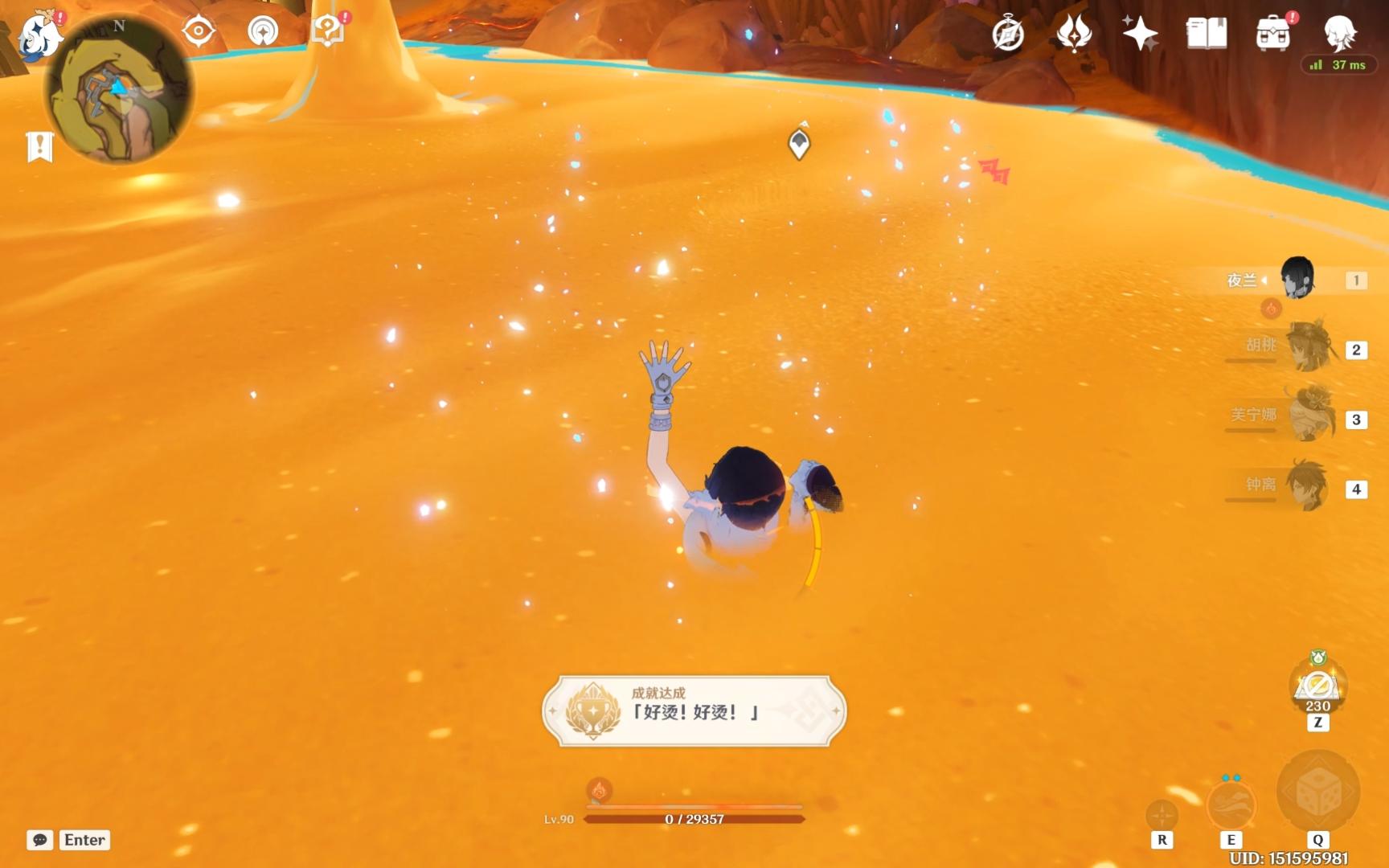Open the character profile head icon

(1340, 33)
